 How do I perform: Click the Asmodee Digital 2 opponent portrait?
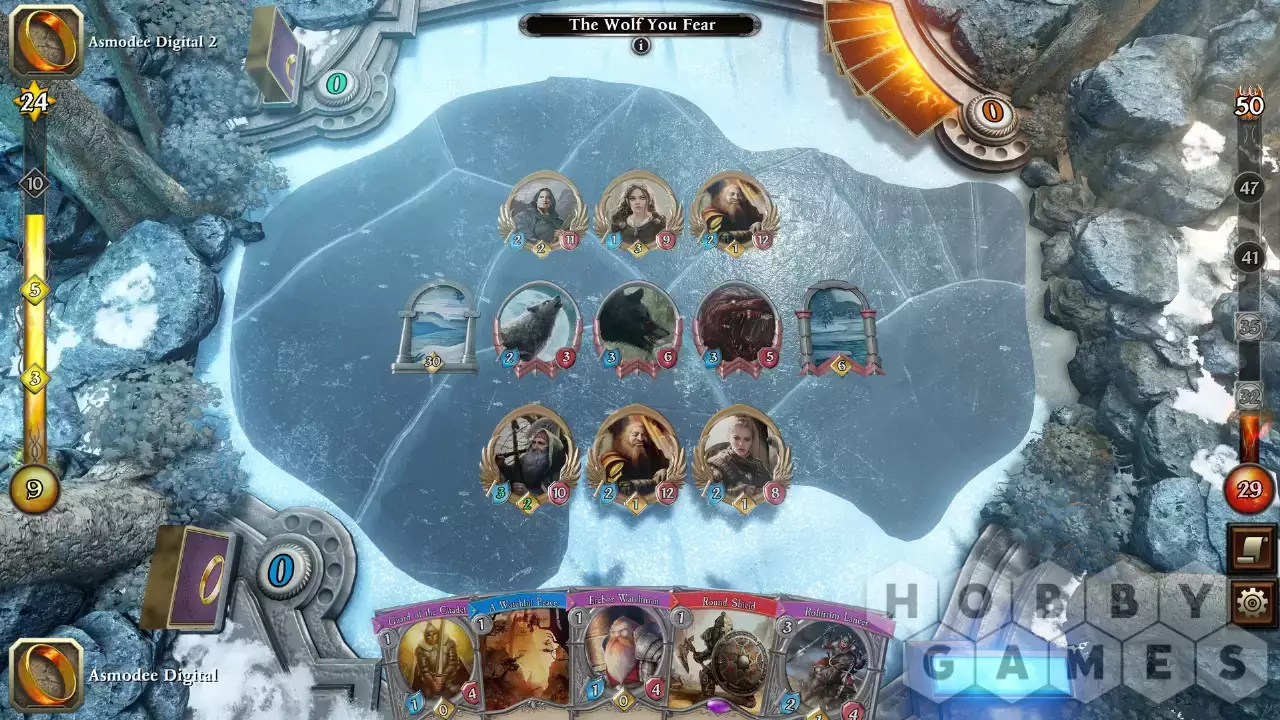pyautogui.click(x=46, y=42)
